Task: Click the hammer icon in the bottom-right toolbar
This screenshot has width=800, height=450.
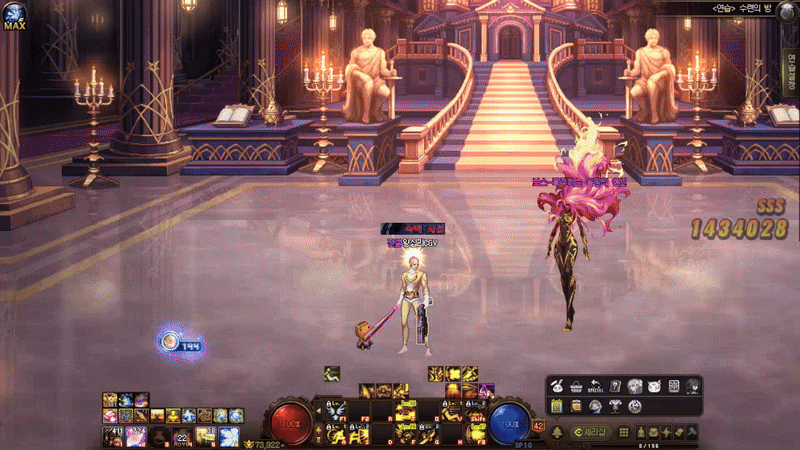Action: pyautogui.click(x=690, y=431)
